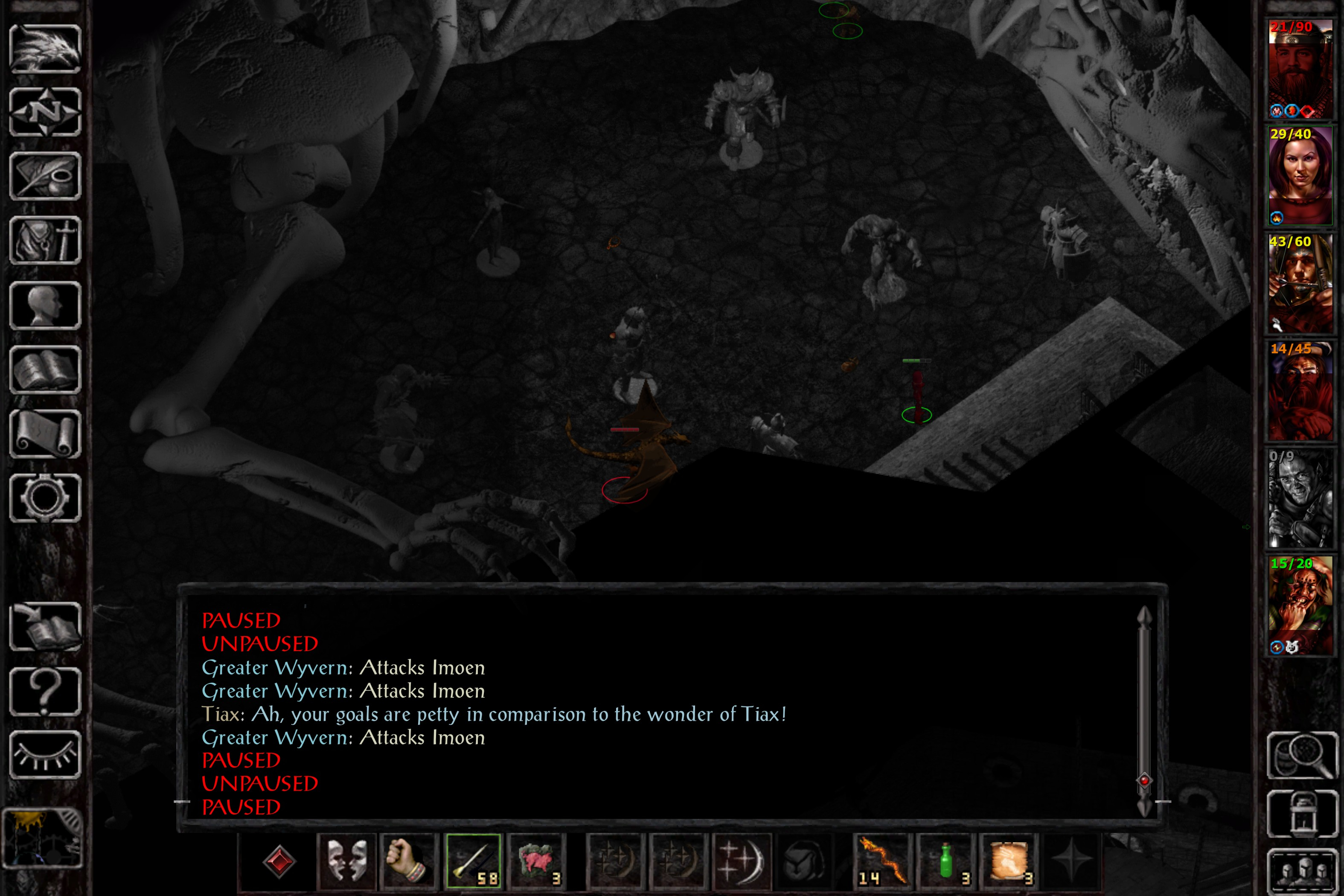1344x896 pixels.
Task: Open the inventory armor and sword button
Action: pyautogui.click(x=45, y=241)
